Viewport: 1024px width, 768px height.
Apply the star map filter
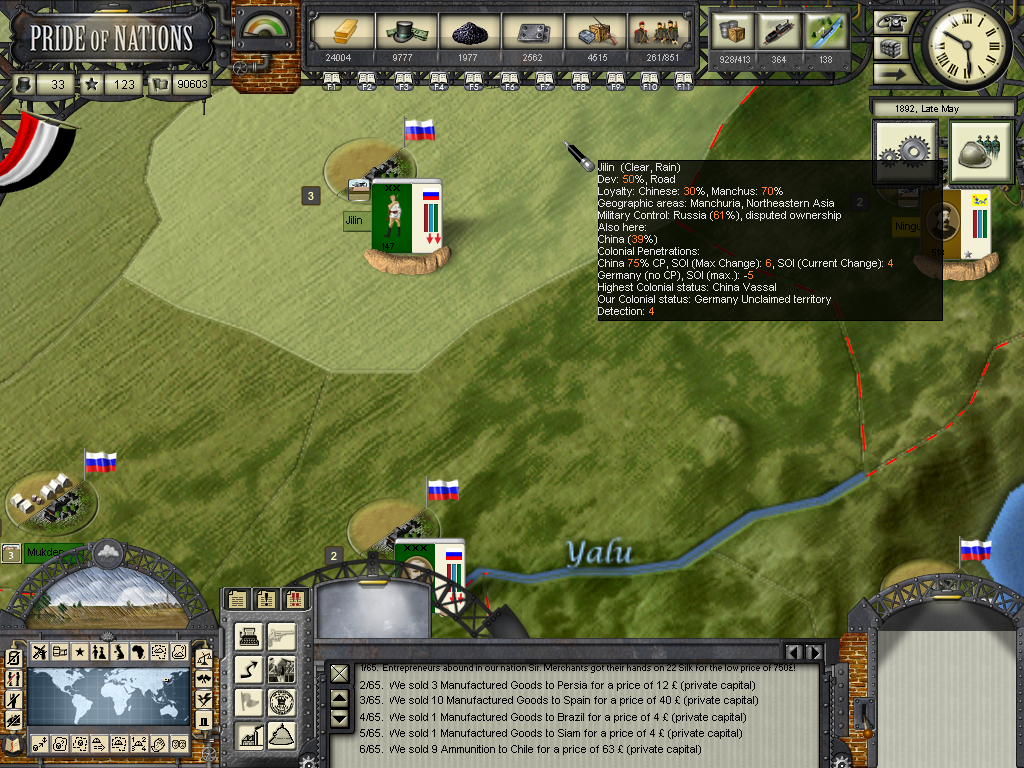pos(80,652)
